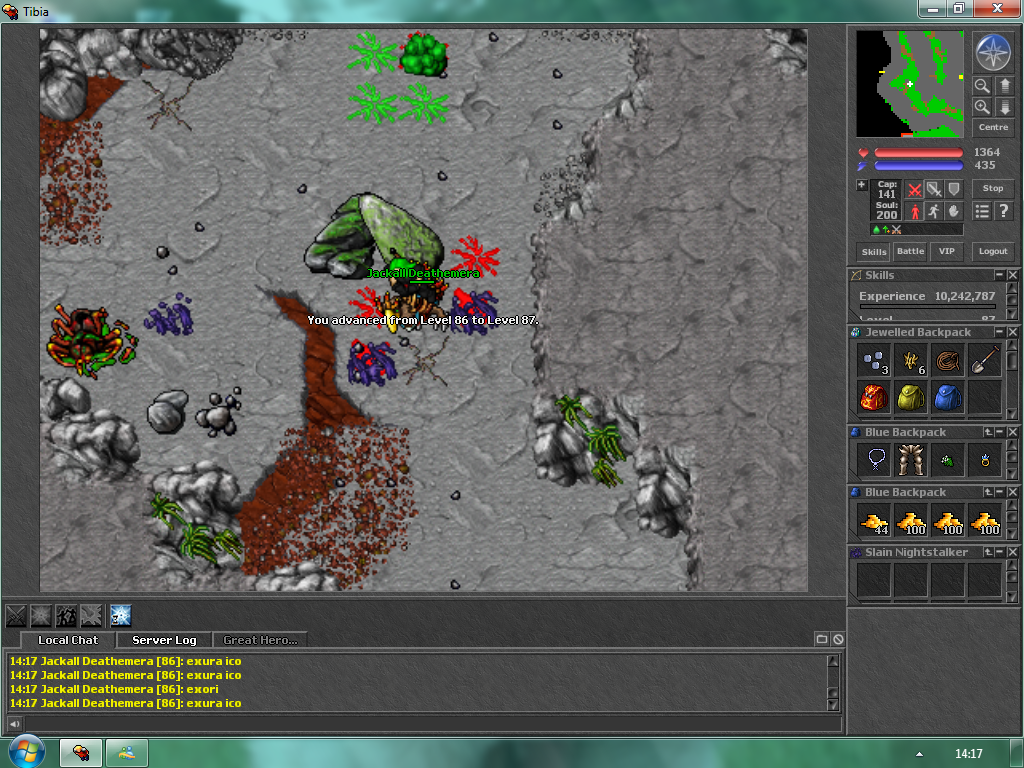Select the shovel in the Jewelled Backpack
The height and width of the screenshot is (768, 1024).
(x=985, y=360)
